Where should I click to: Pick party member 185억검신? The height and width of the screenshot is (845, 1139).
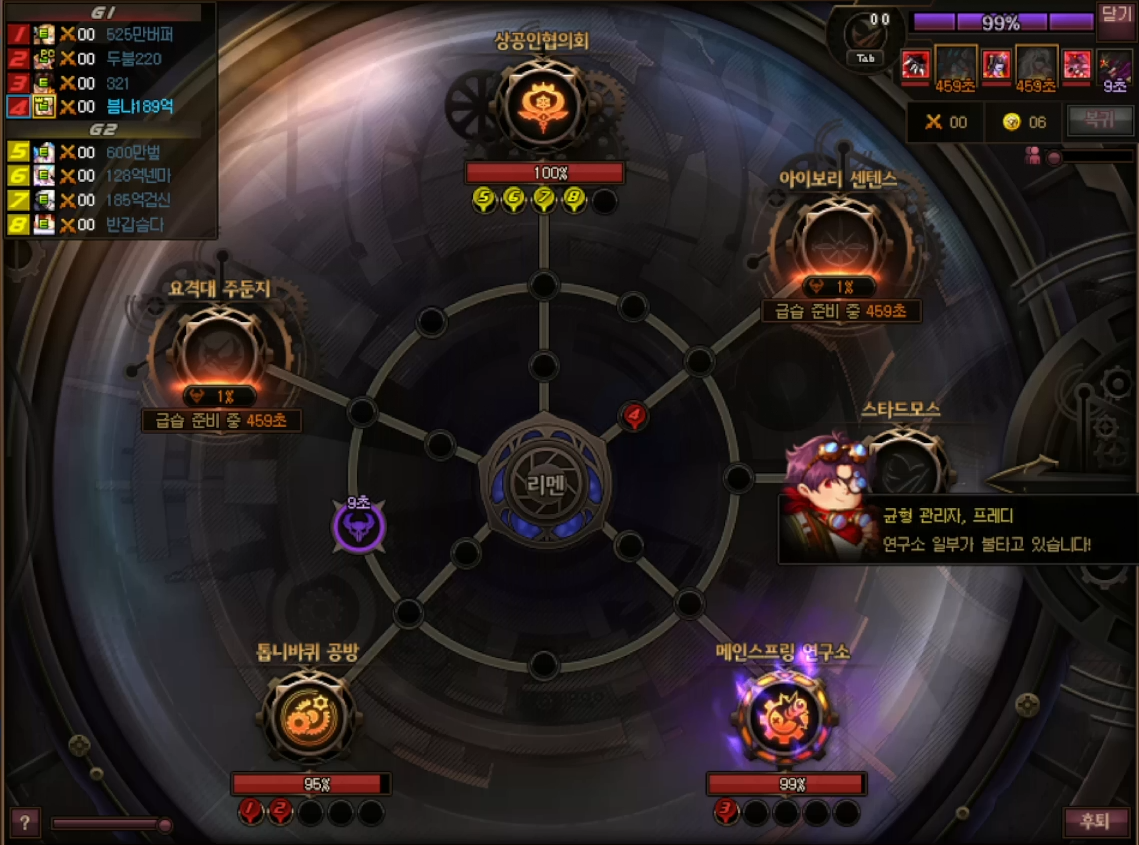[x=139, y=200]
